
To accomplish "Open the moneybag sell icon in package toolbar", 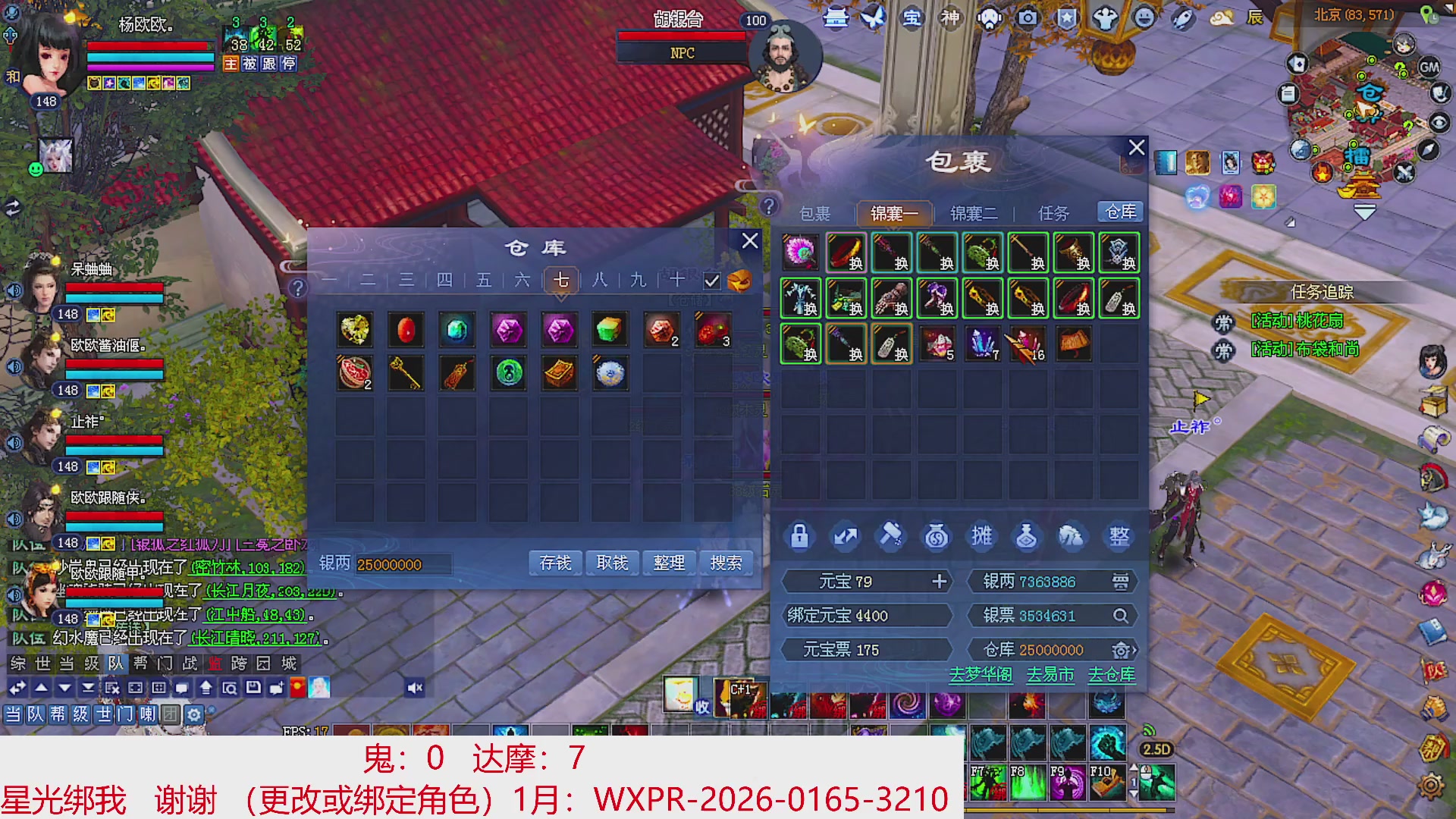I will tap(937, 536).
